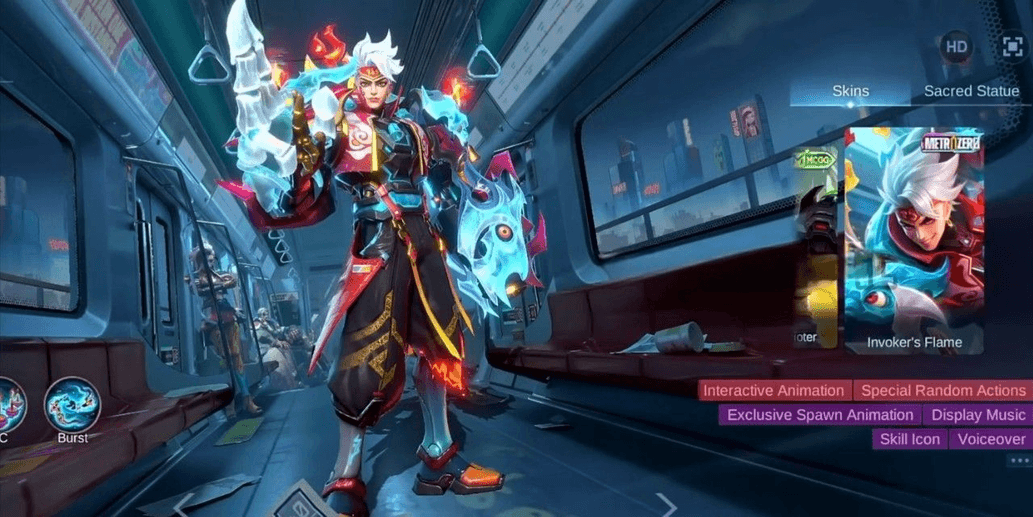Open Exclusive Spawn Animation preview
Screen dimensions: 1033x517
pos(820,415)
